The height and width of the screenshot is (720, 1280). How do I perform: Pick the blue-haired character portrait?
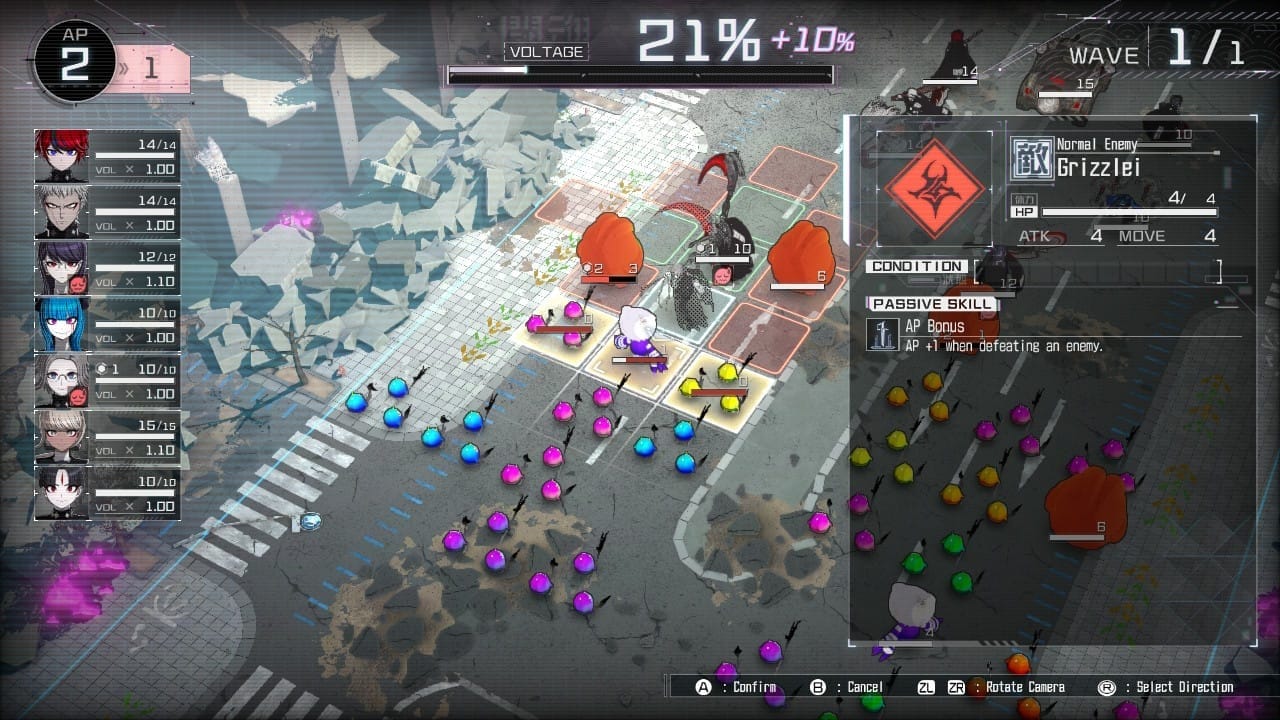pos(63,324)
